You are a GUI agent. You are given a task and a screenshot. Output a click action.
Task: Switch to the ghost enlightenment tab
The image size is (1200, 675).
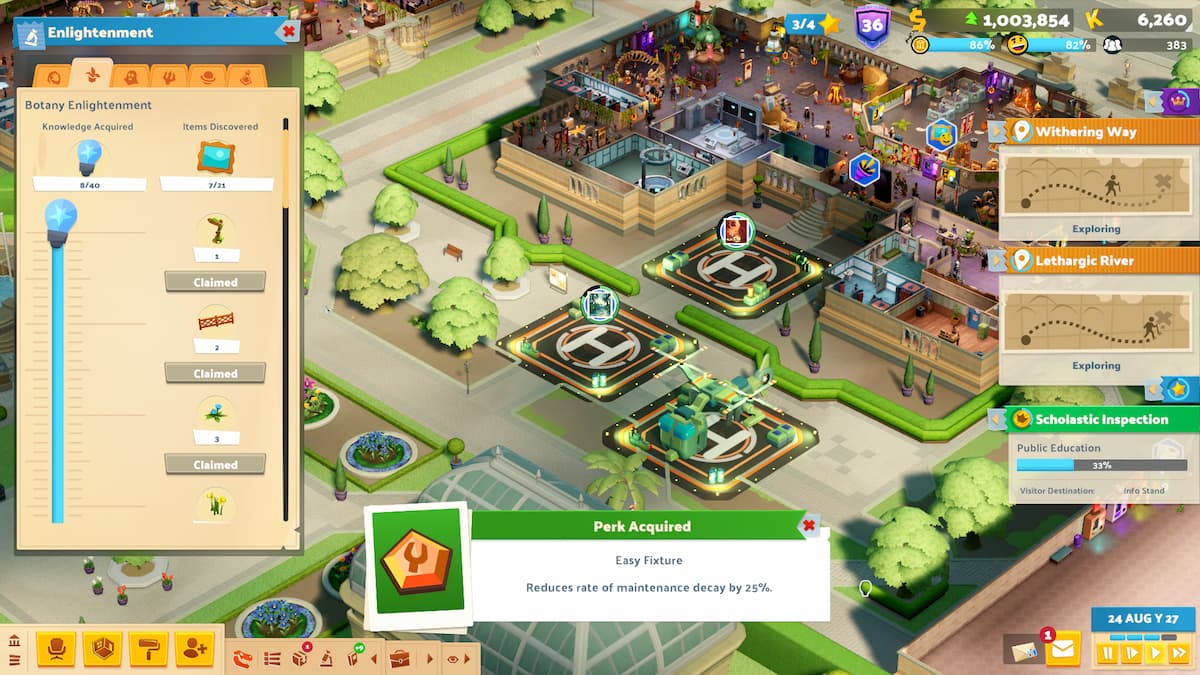click(130, 77)
